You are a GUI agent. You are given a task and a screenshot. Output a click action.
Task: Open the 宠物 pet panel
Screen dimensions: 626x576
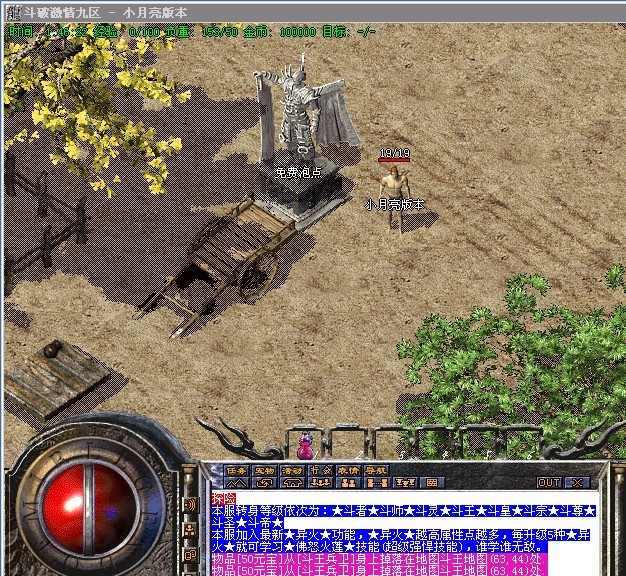(x=264, y=470)
